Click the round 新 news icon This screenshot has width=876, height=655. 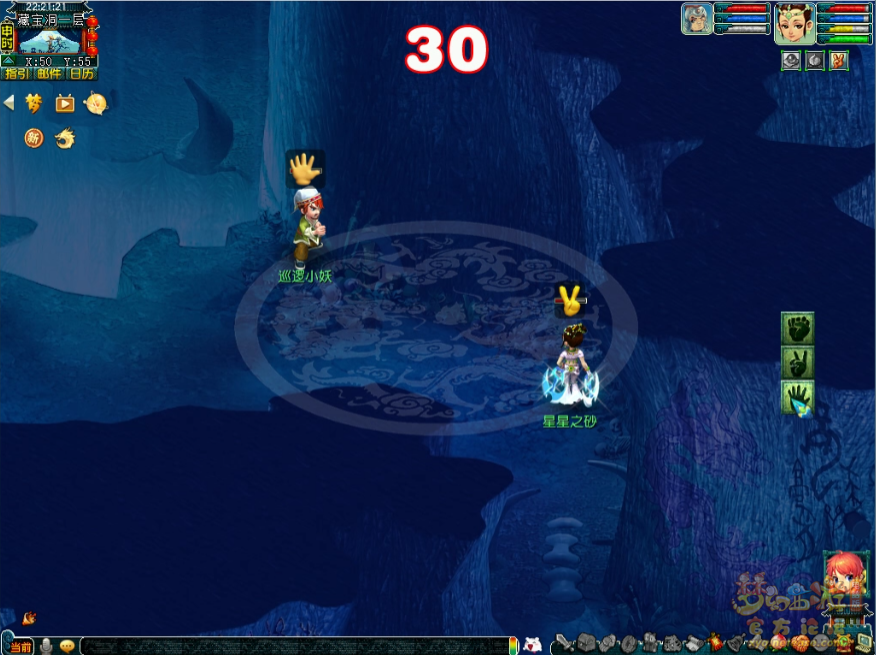coord(34,138)
